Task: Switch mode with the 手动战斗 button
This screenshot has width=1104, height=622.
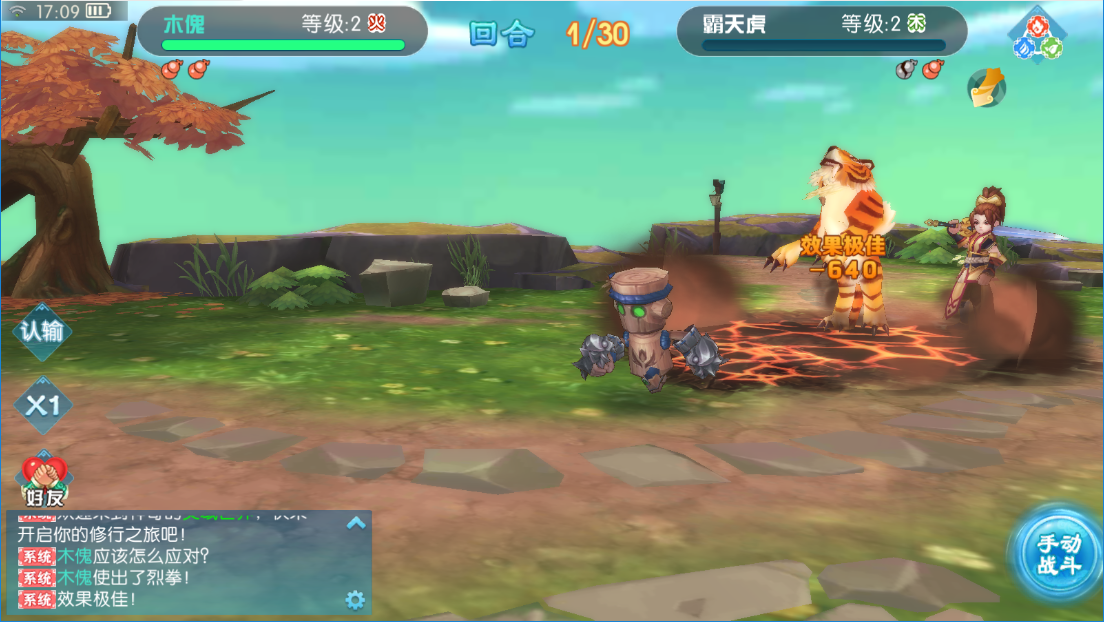Action: tap(1058, 553)
